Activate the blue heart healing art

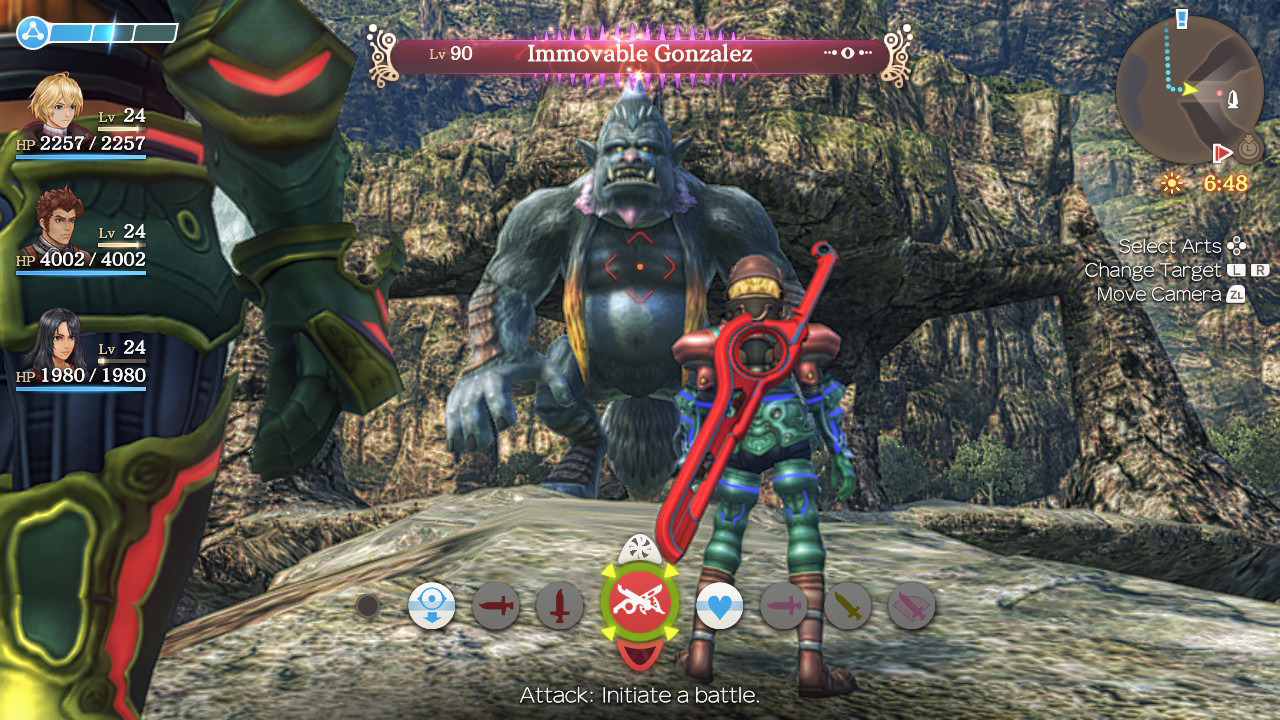pyautogui.click(x=719, y=605)
